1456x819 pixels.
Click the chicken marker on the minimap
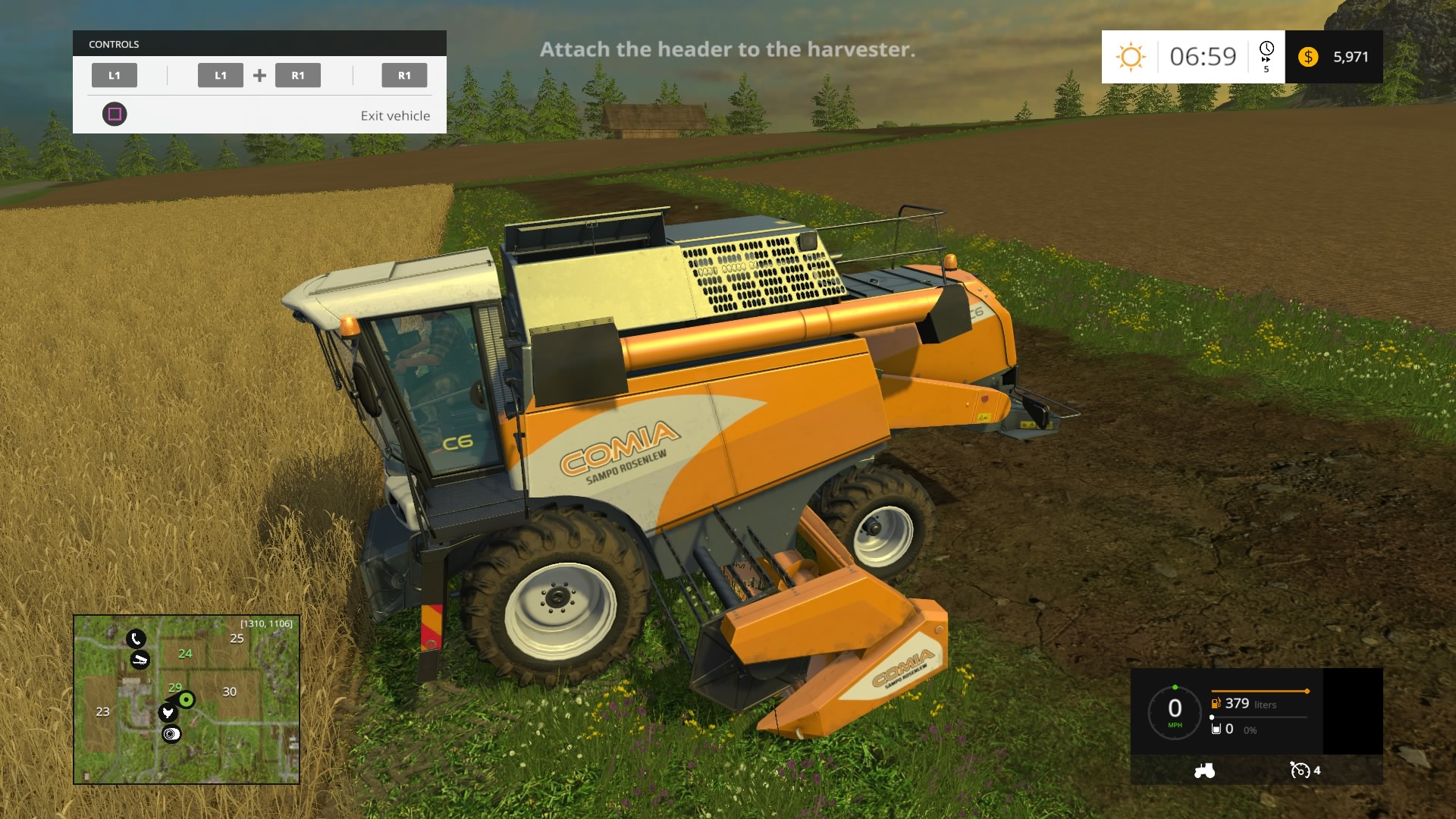(x=168, y=713)
